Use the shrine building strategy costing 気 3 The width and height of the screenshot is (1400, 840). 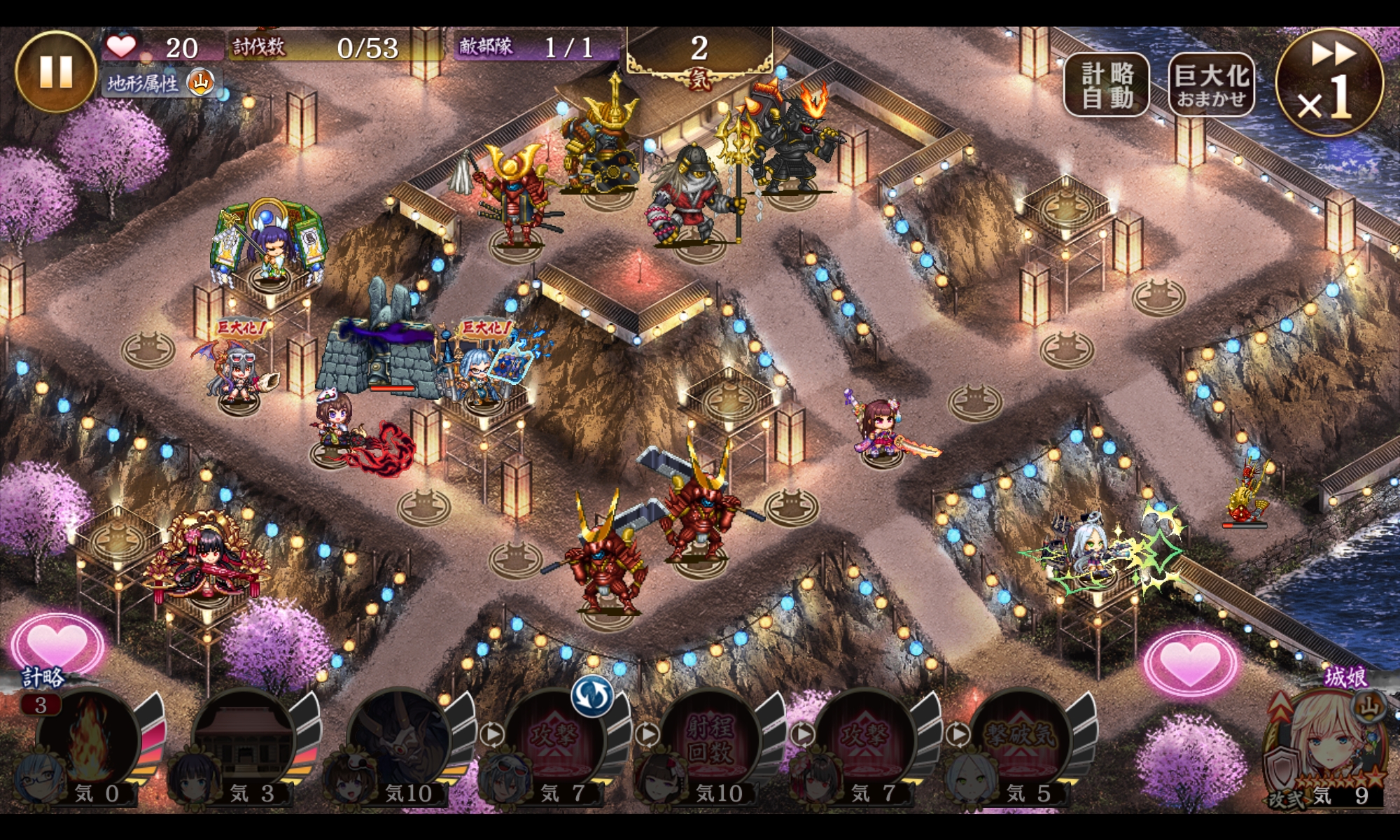click(x=243, y=742)
